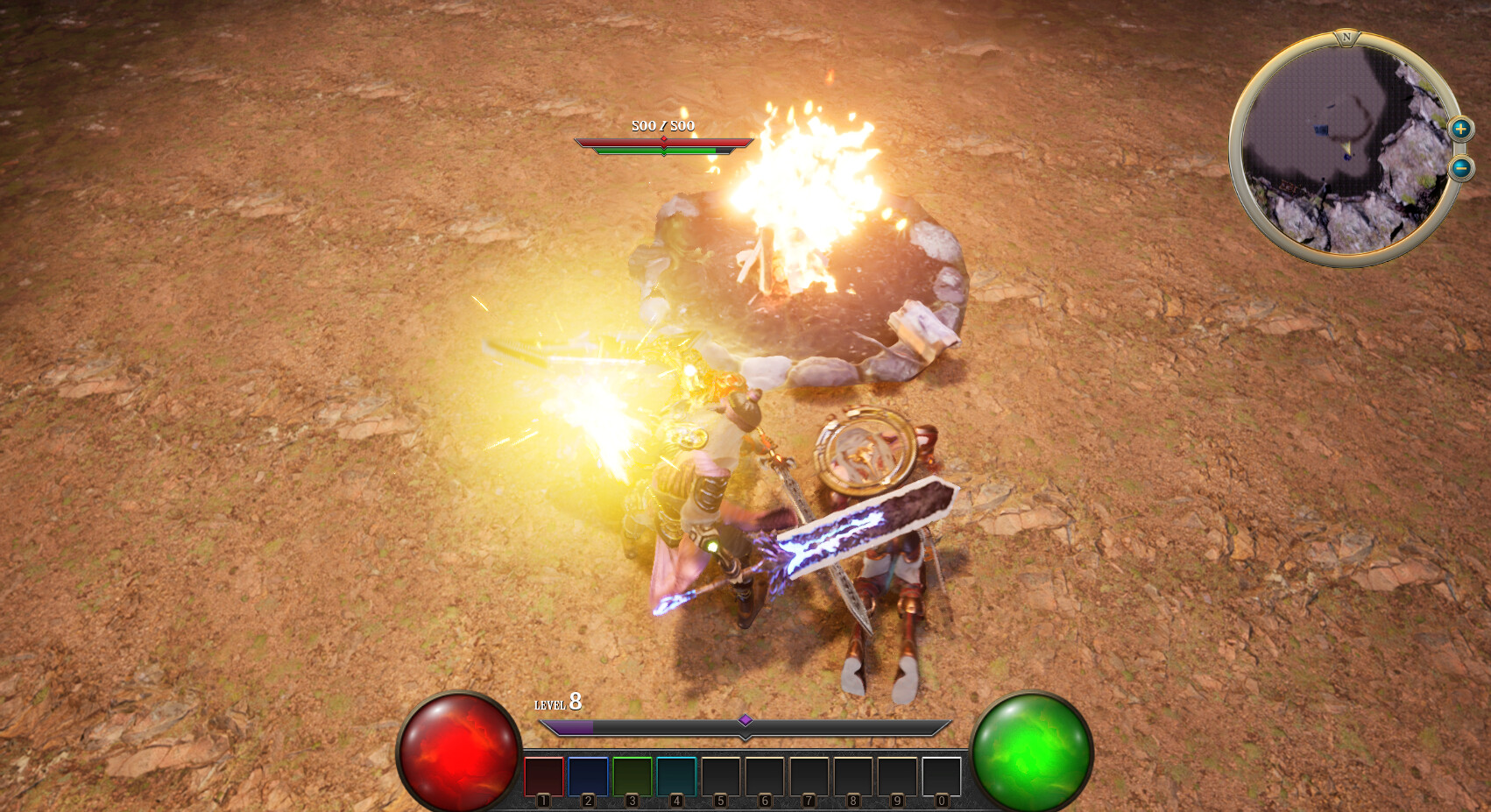
Task: Click the red health orb
Action: tap(460, 749)
